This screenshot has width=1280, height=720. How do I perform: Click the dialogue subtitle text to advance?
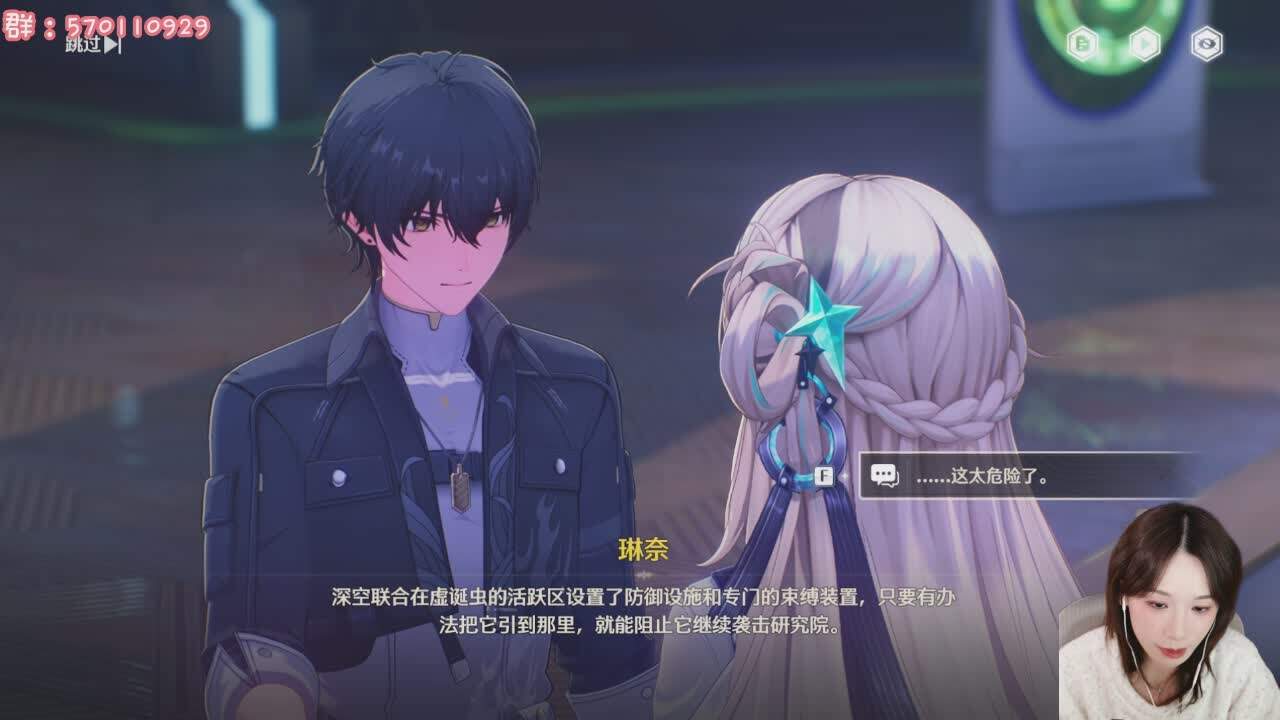pos(640,610)
